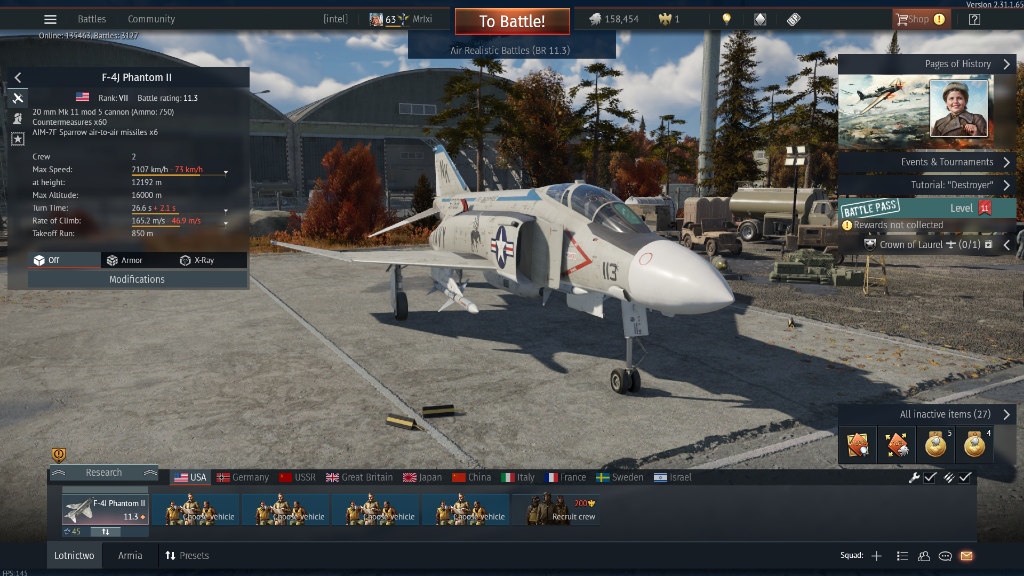Start a match with To Battle!

pos(512,21)
